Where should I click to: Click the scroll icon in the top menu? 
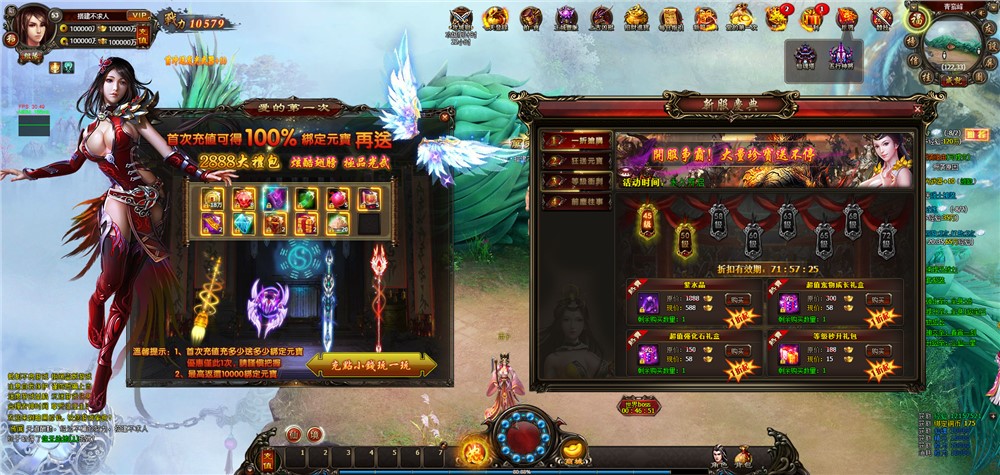(670, 18)
